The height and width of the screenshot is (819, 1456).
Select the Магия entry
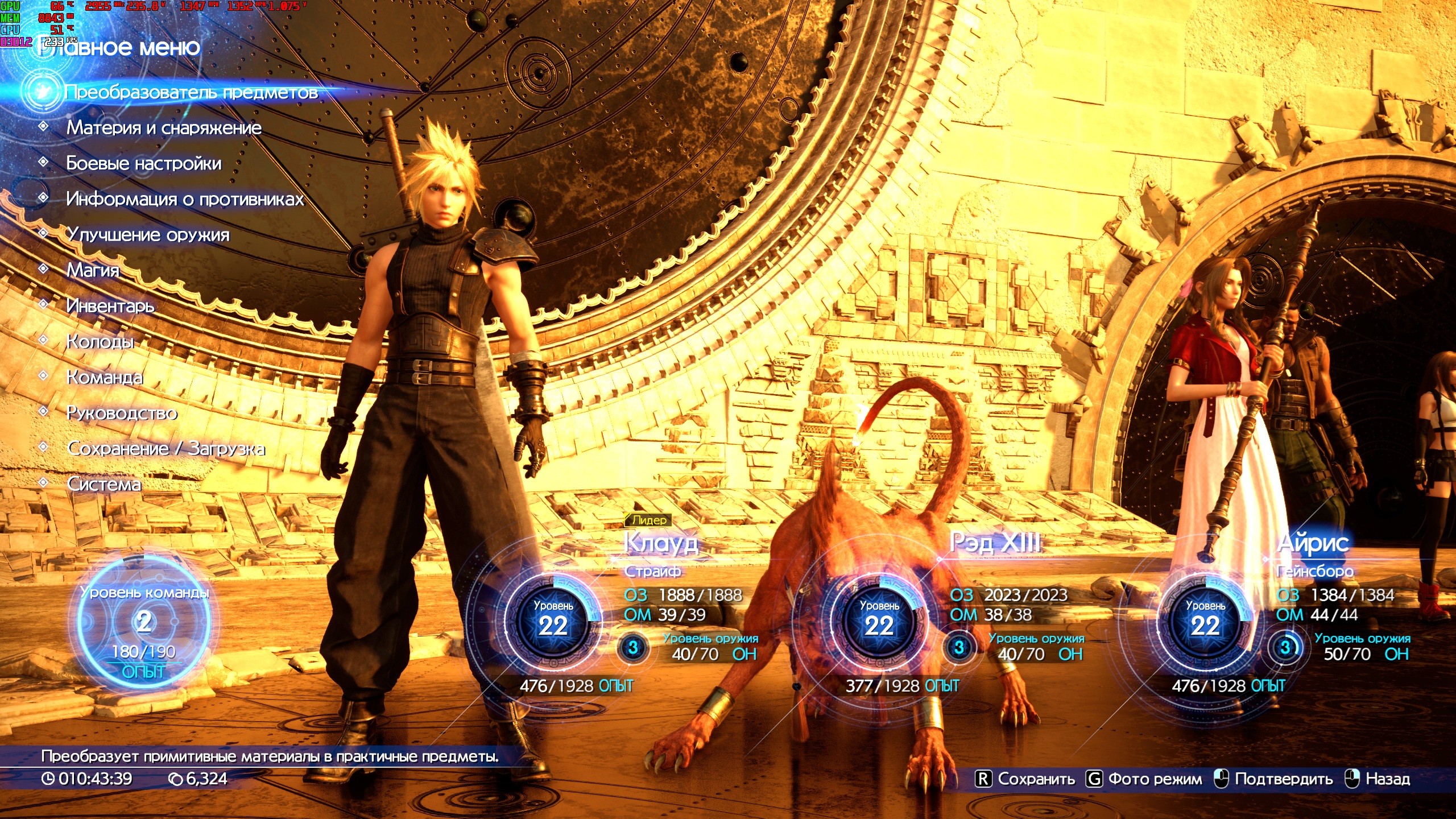click(93, 270)
